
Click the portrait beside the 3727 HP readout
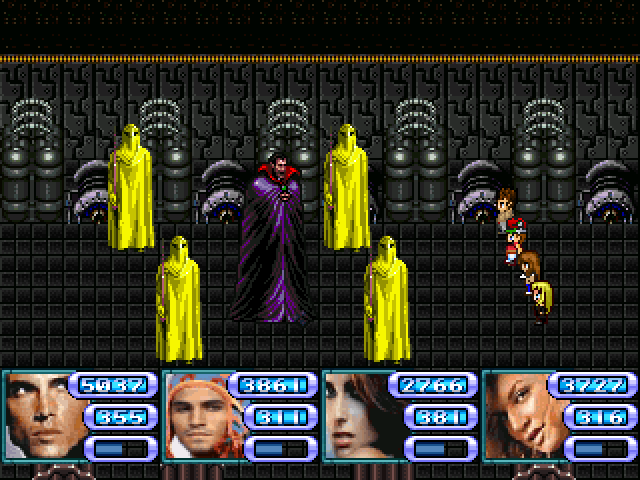click(517, 416)
